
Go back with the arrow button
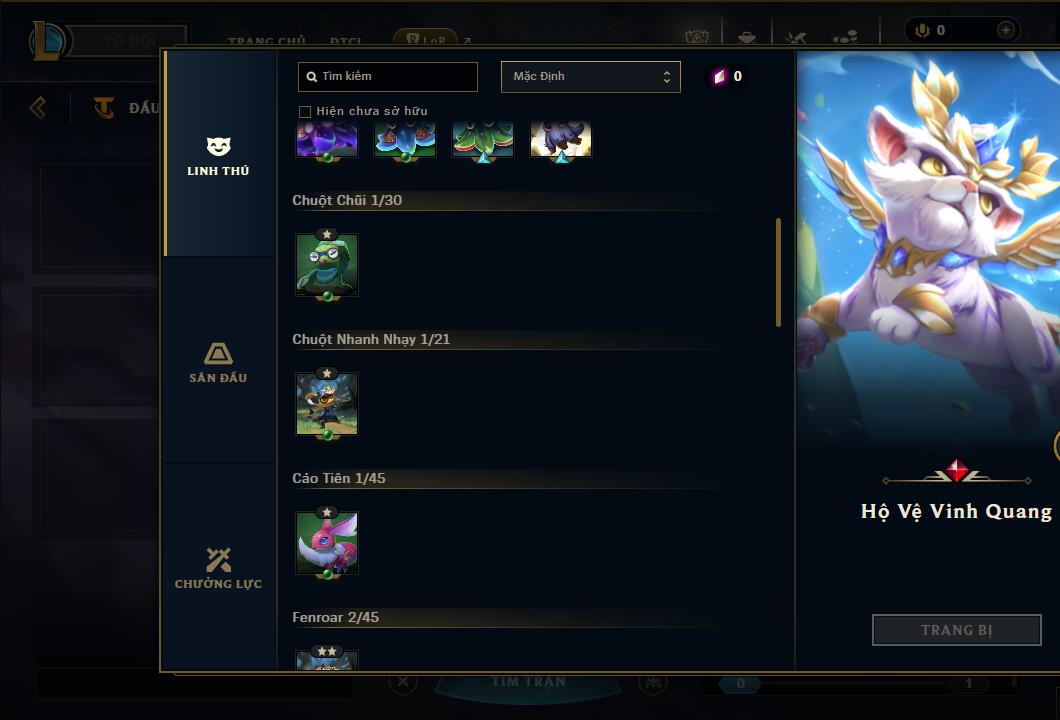click(x=38, y=107)
